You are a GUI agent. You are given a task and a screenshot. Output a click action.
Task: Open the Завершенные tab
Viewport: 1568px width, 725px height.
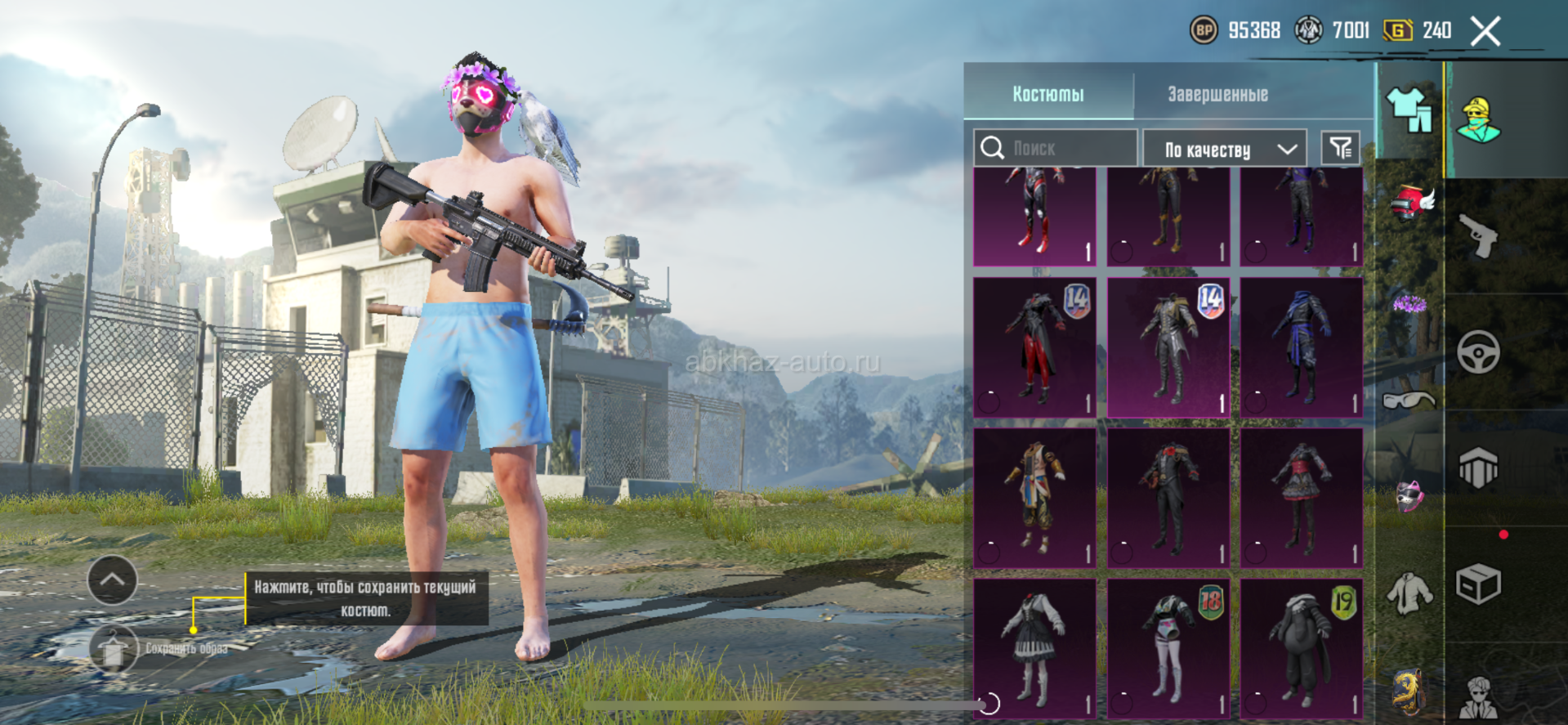1217,94
